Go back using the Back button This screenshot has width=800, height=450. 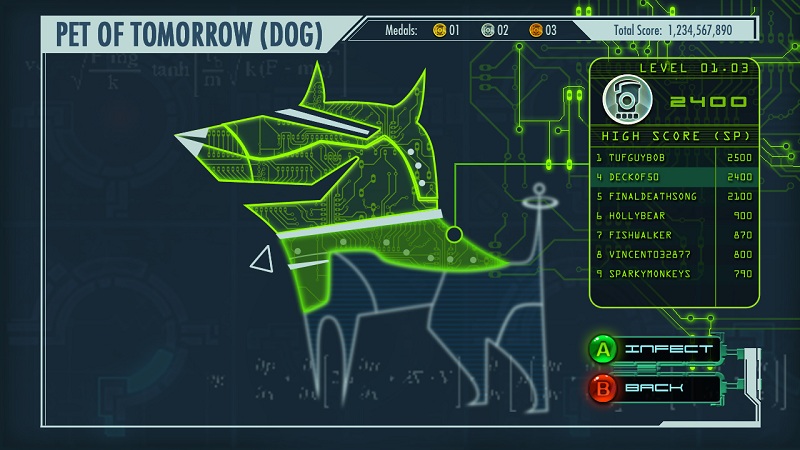click(655, 387)
